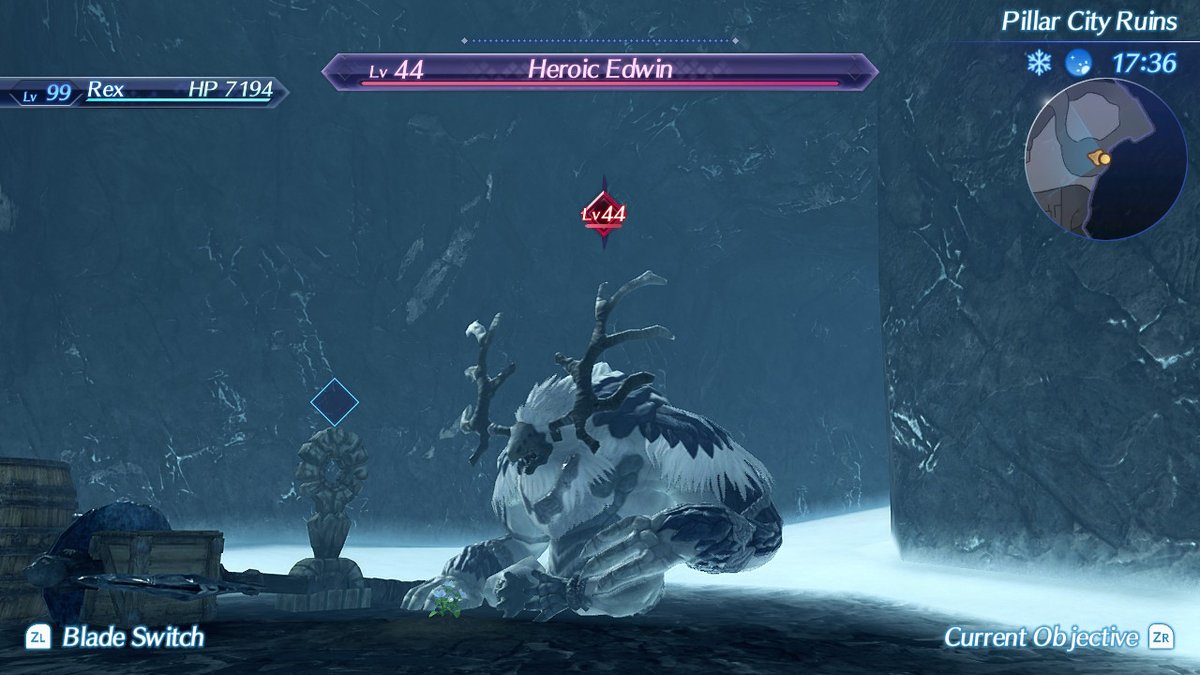
Task: Open the Current Objective tracker
Action: click(x=1058, y=637)
